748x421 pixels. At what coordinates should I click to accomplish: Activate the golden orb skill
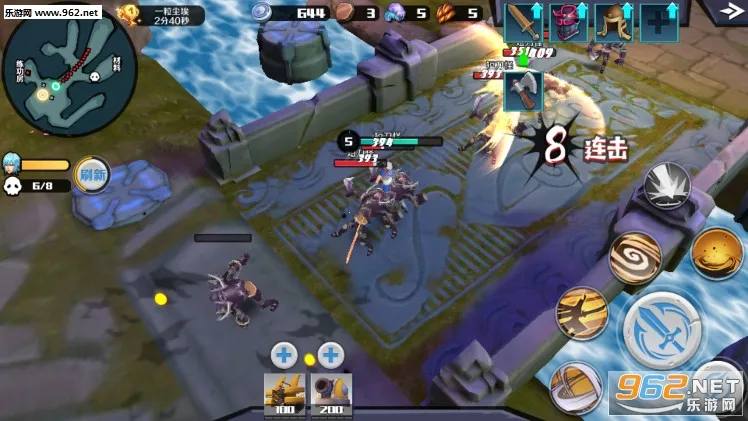(x=716, y=253)
